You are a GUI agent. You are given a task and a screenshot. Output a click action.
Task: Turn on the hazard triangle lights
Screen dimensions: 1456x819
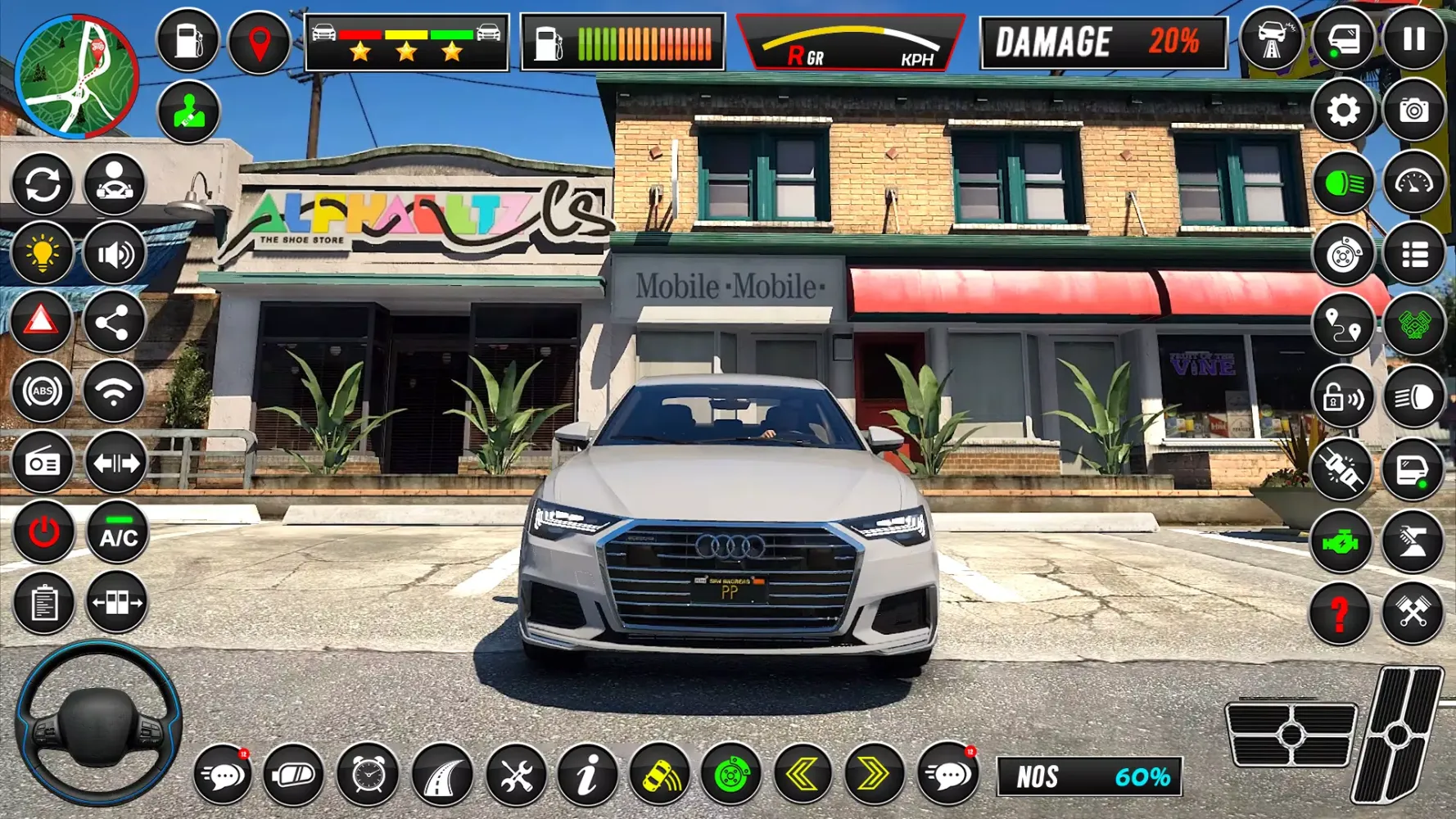(x=42, y=321)
